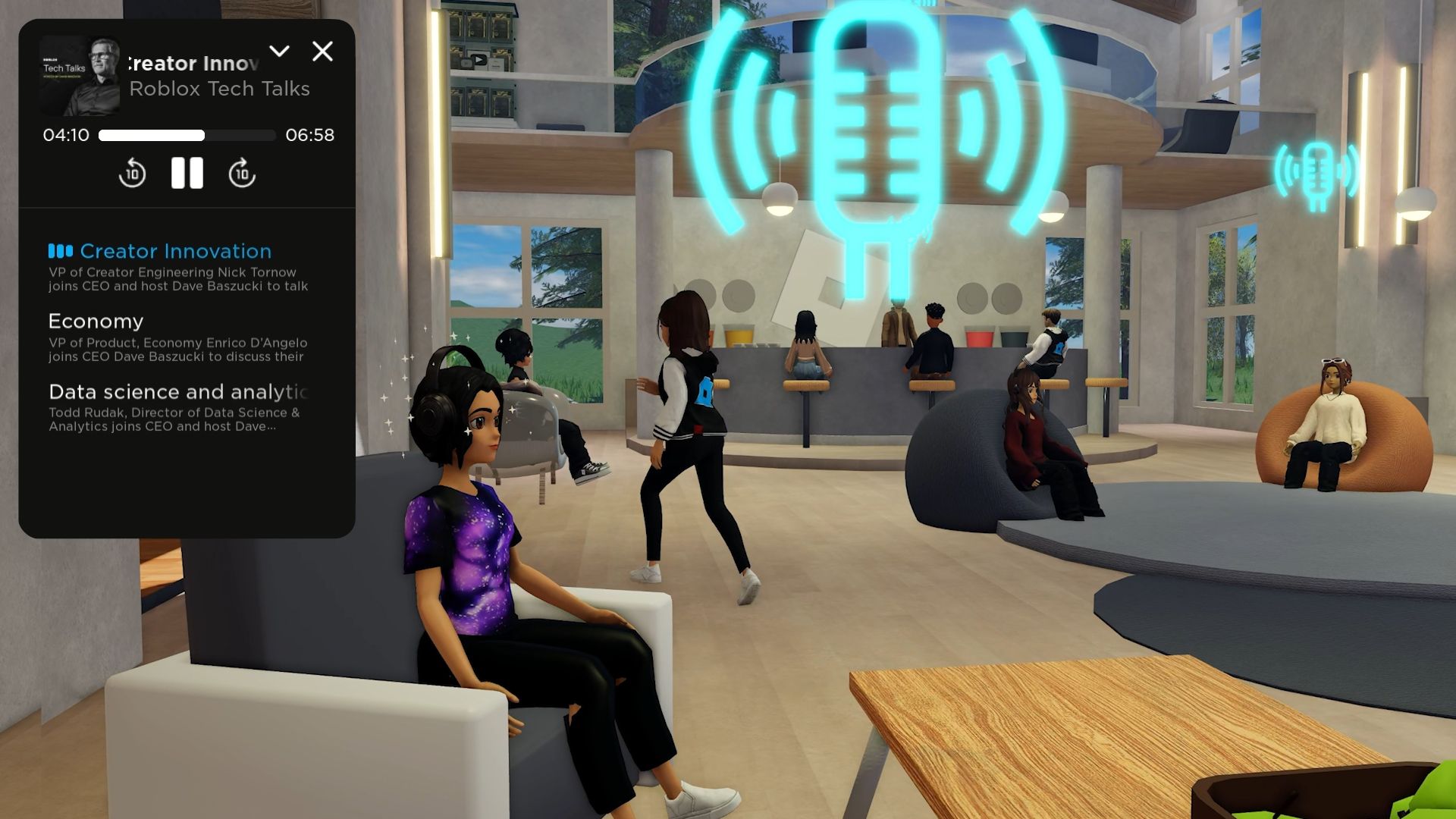The height and width of the screenshot is (819, 1456).
Task: Skip back 10 seconds in the podcast
Action: [132, 173]
